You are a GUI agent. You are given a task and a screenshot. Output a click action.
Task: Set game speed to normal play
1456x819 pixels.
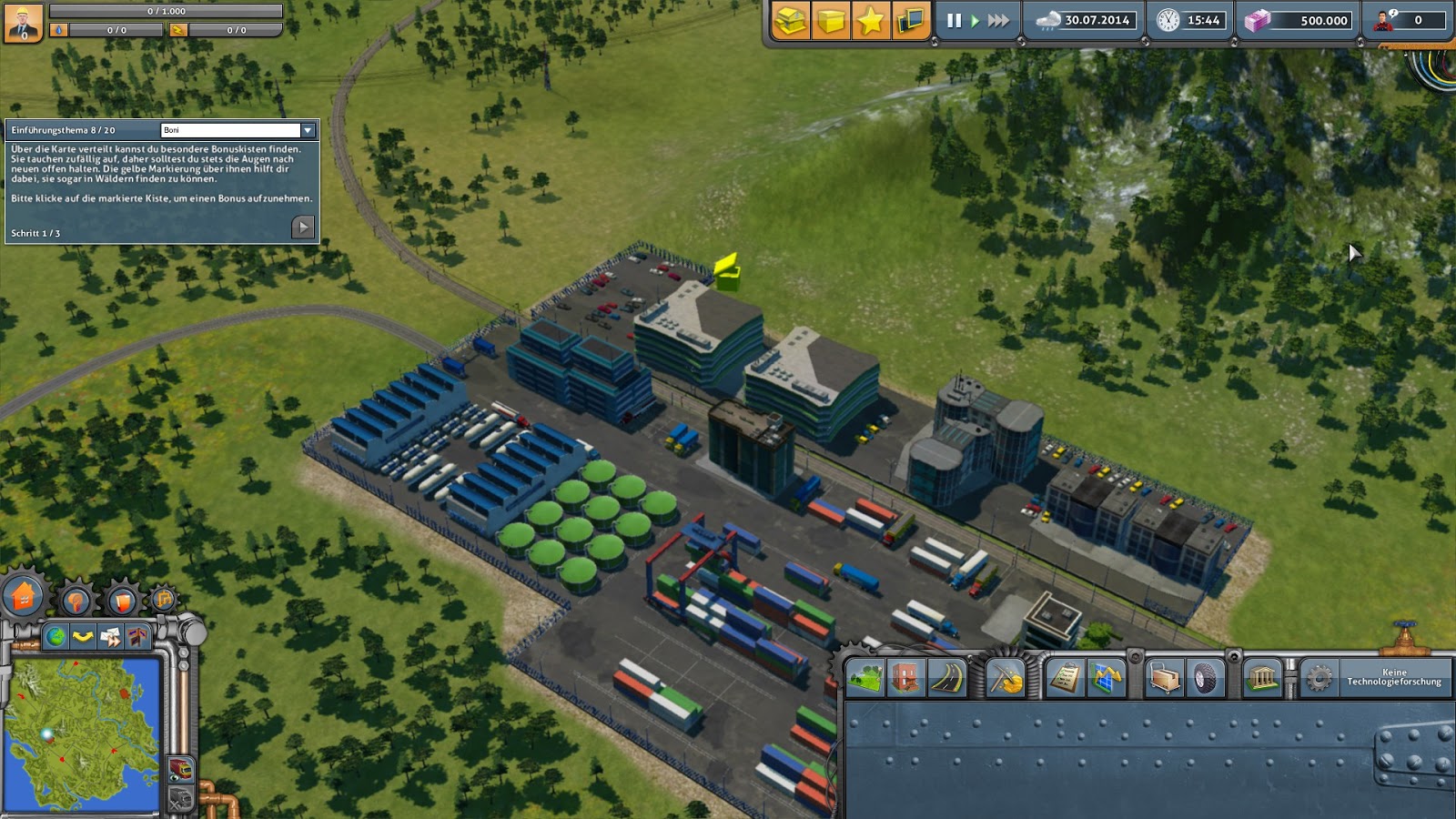[976, 20]
